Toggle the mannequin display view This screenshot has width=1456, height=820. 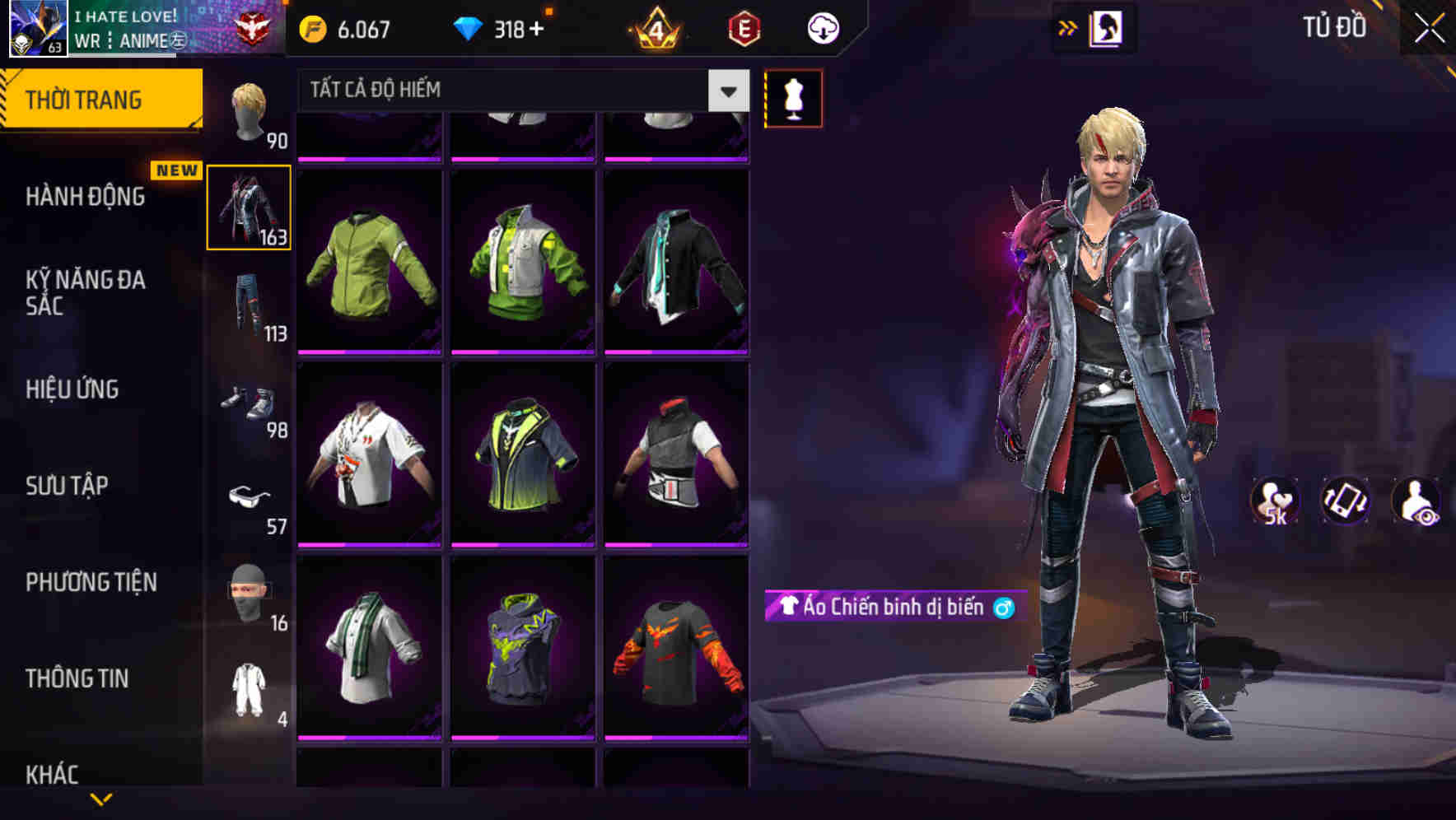pyautogui.click(x=792, y=98)
